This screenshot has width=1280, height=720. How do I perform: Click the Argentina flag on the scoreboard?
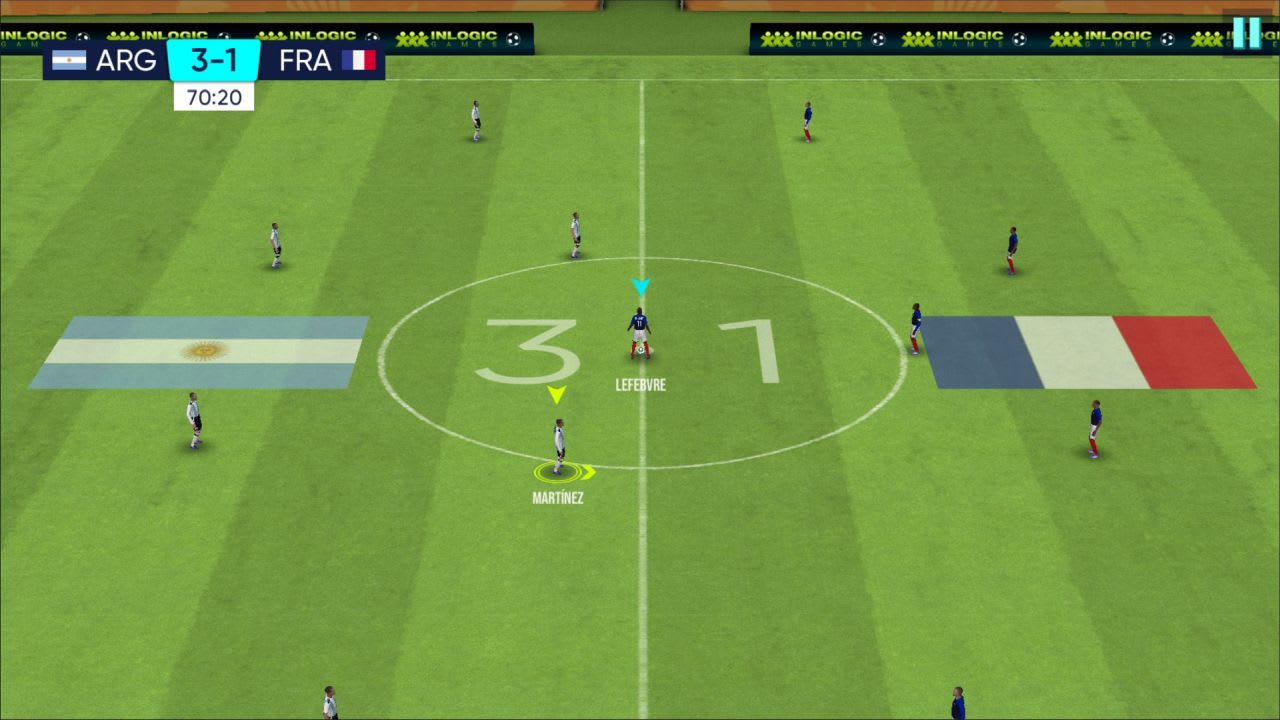(69, 60)
